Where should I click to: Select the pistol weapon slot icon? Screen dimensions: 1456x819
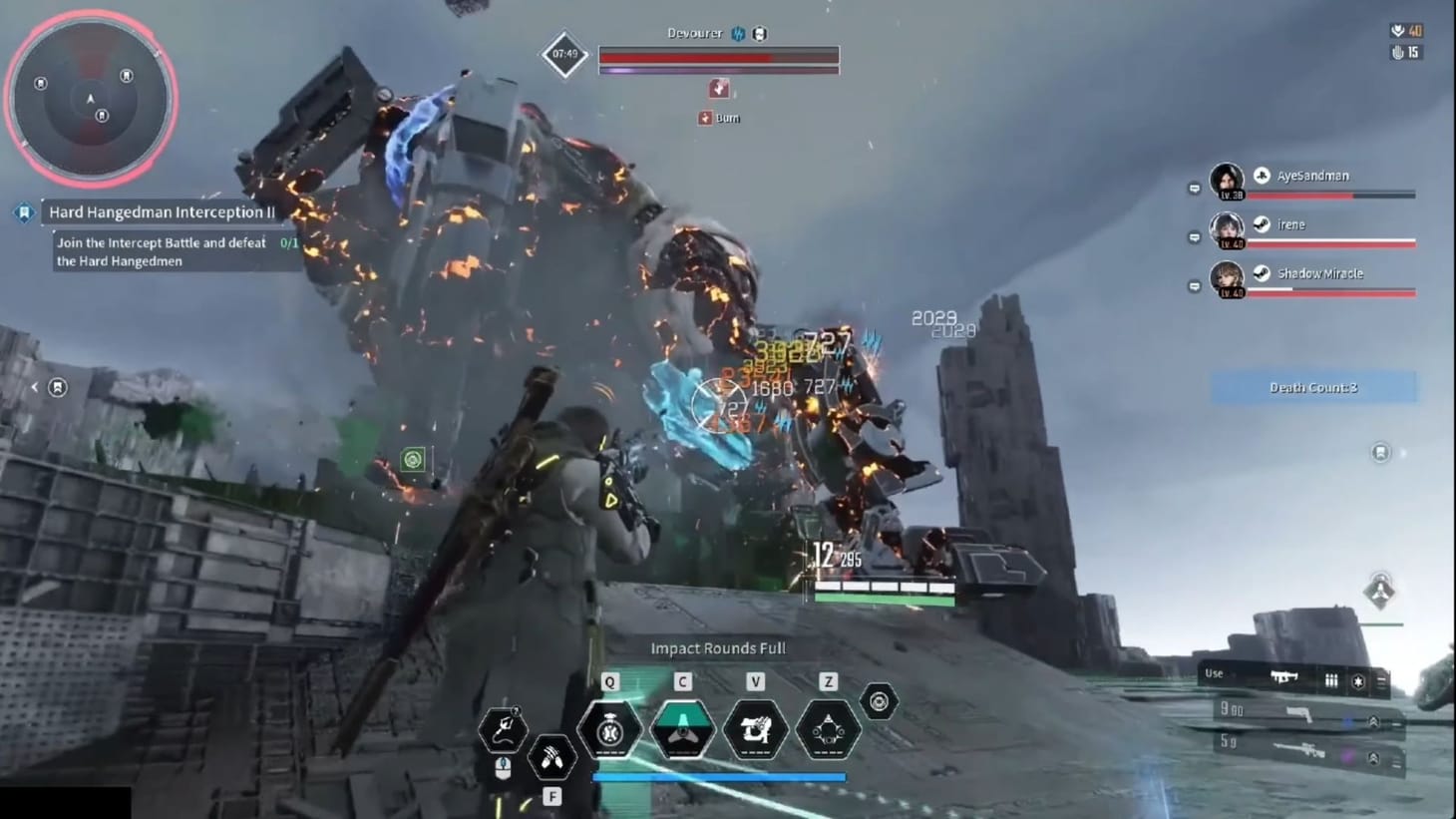pyautogui.click(x=1296, y=712)
